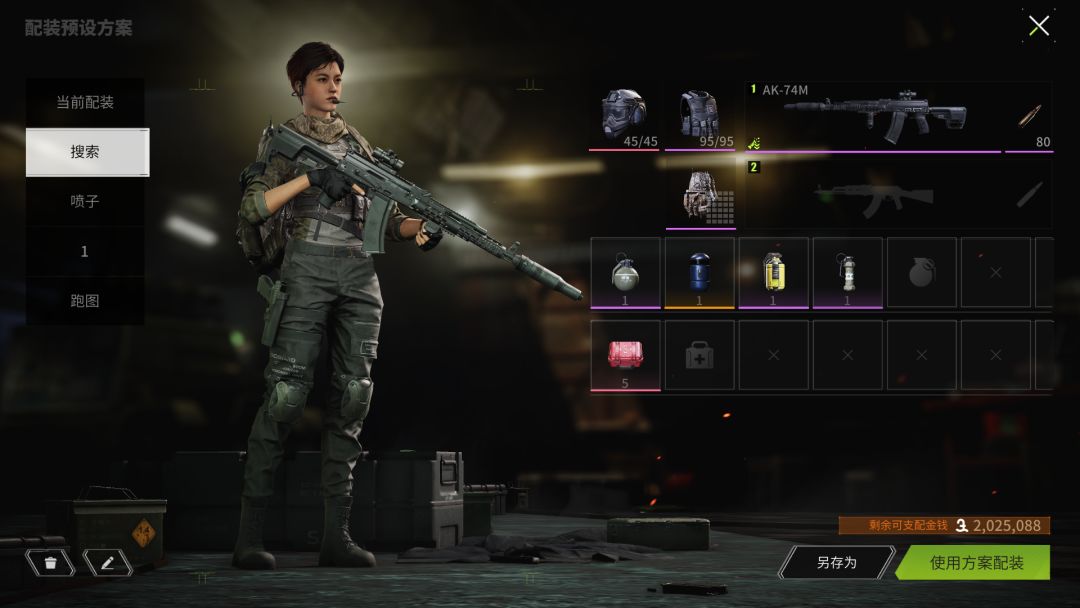
Task: Select the 当前配装 preset
Action: pos(85,102)
